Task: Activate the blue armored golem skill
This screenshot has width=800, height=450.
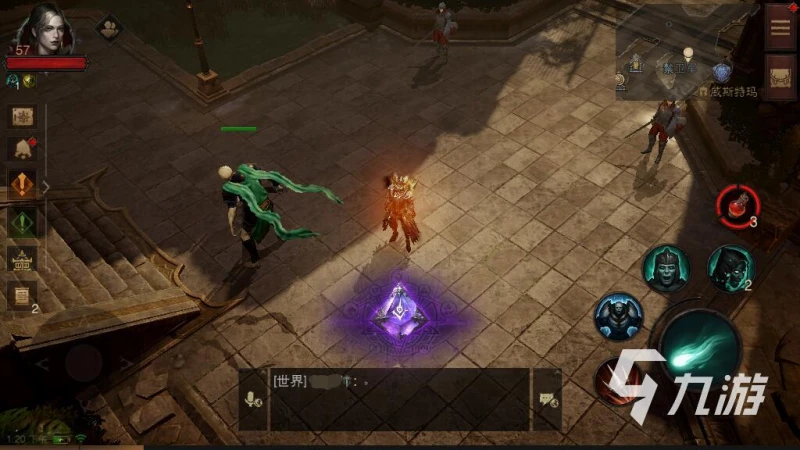Action: [x=618, y=316]
